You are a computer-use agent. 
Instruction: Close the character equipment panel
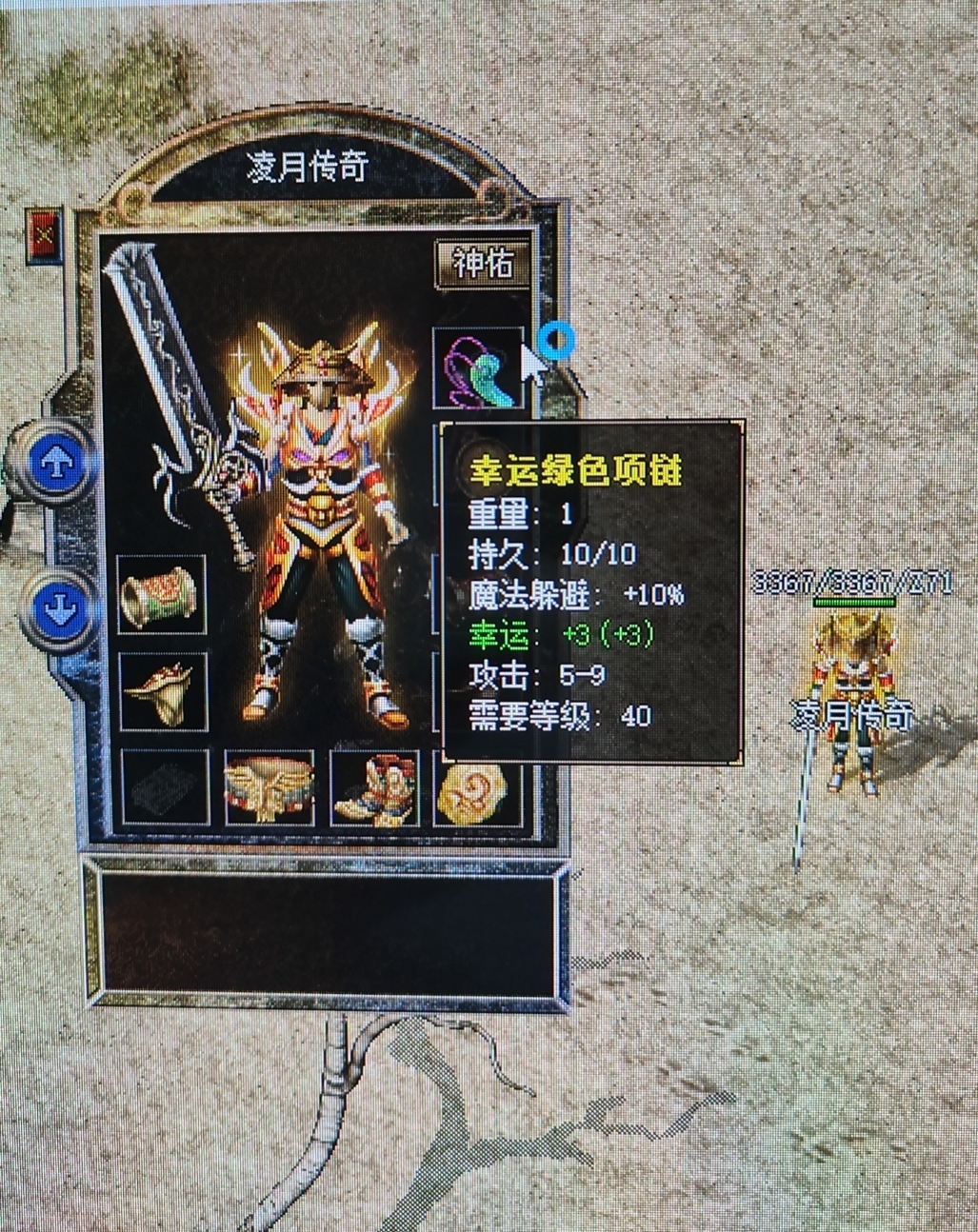point(44,233)
